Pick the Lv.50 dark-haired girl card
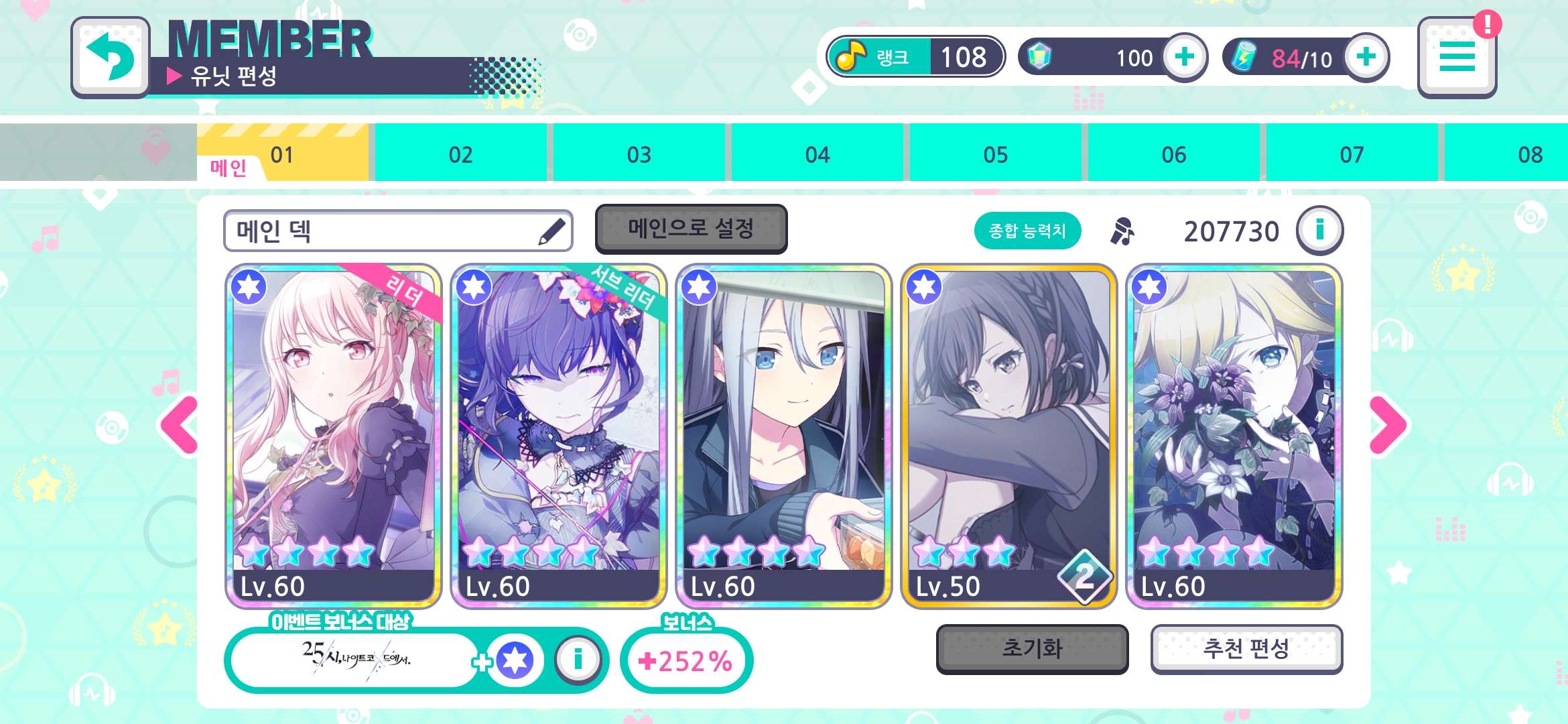Screen dimensions: 1568x724 (x=1008, y=436)
